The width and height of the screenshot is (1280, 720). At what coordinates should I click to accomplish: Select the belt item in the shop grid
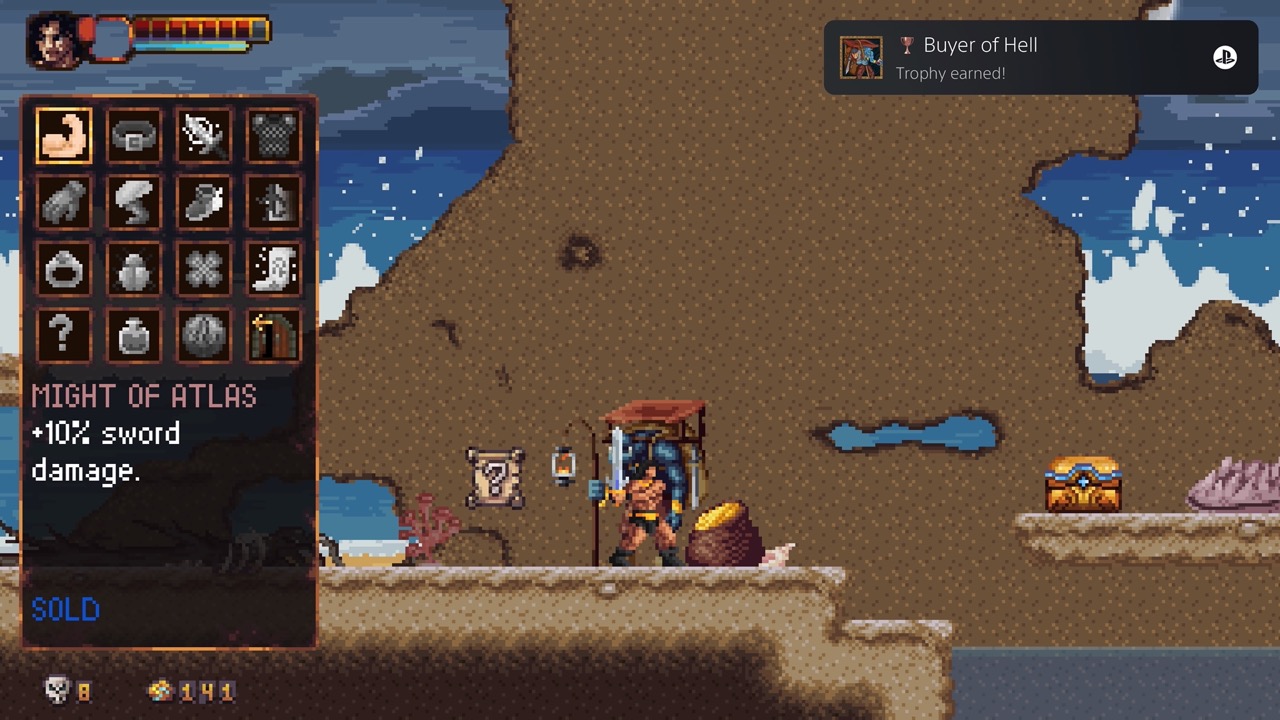[135, 135]
